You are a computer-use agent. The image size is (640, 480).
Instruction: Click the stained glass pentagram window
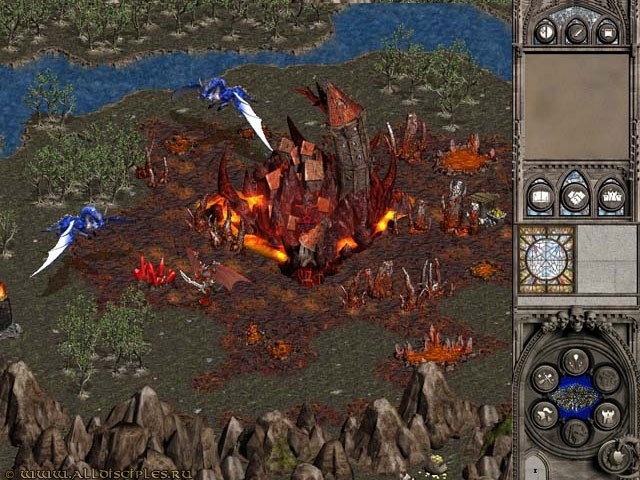point(546,259)
